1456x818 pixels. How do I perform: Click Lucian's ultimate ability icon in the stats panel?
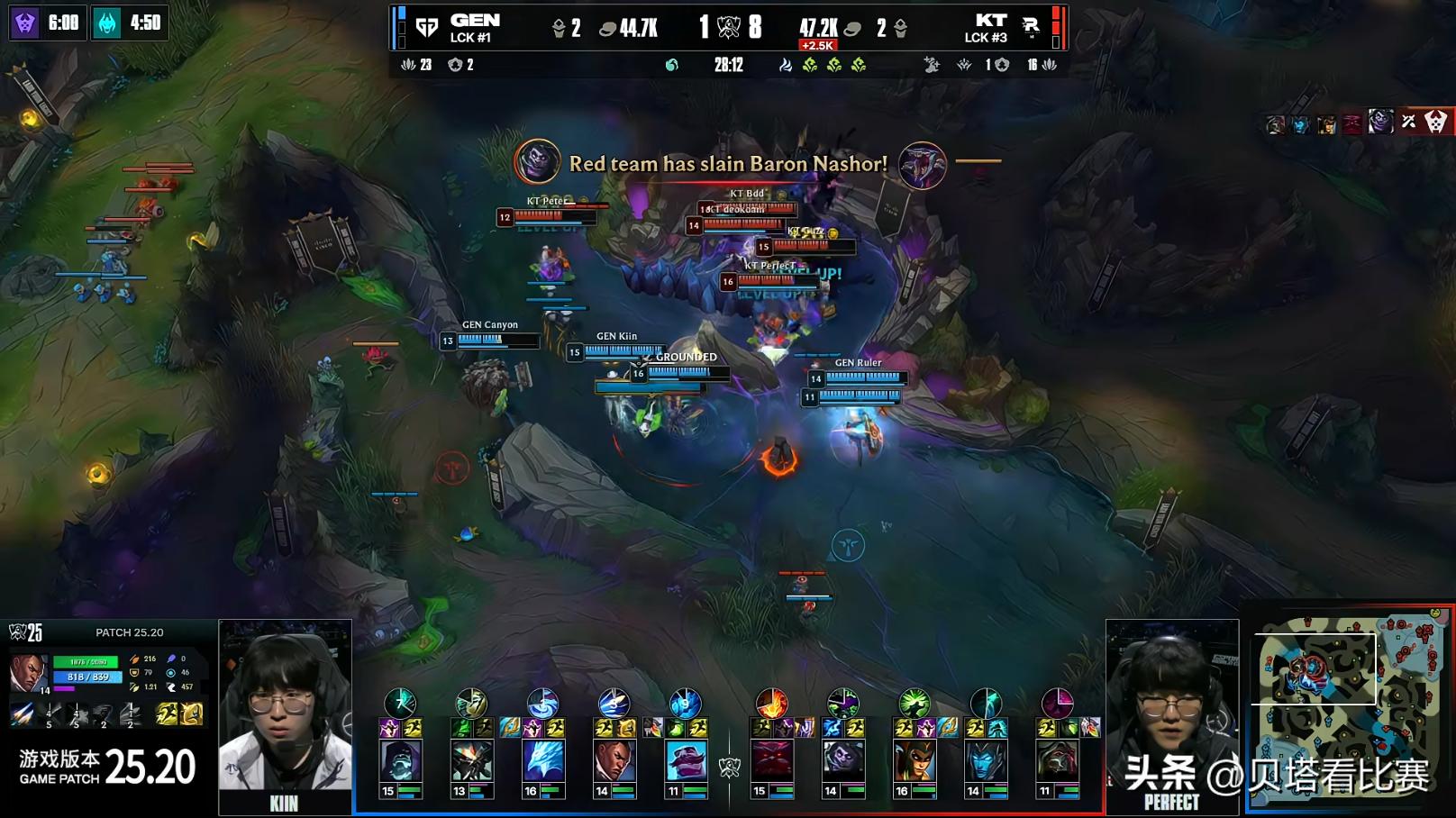click(129, 714)
